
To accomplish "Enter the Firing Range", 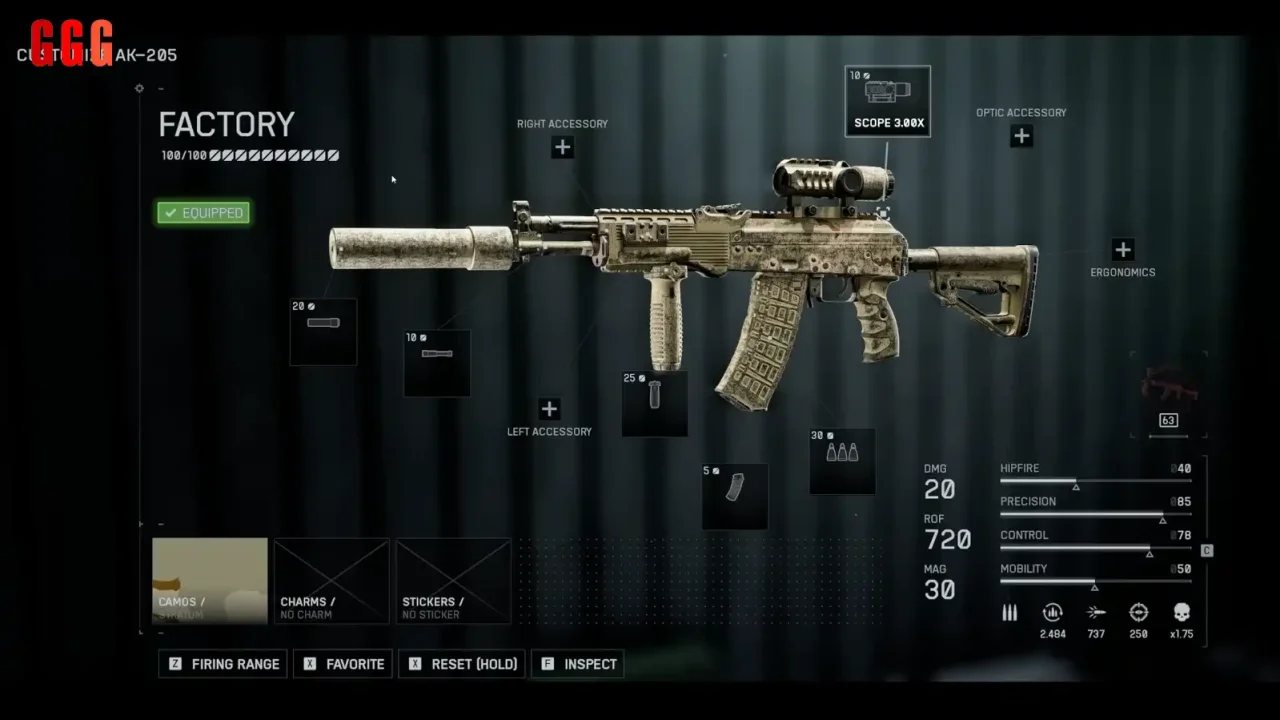I will 222,664.
